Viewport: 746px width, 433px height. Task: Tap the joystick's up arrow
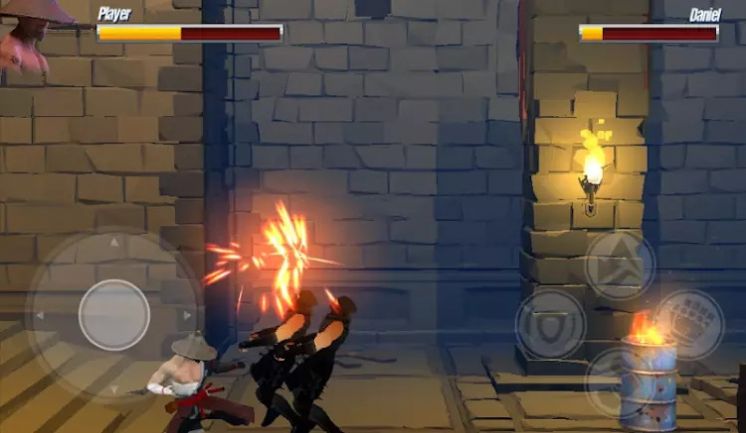(114, 242)
